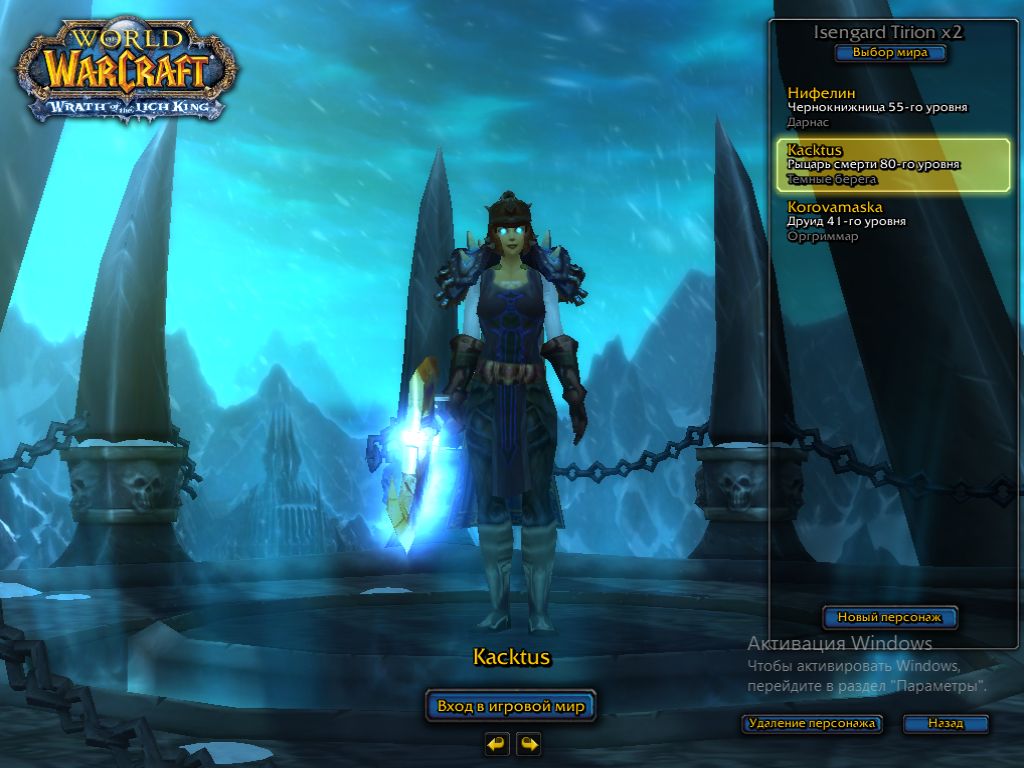Select the character Нифелин in the list
The image size is (1024, 768).
pyautogui.click(x=880, y=107)
